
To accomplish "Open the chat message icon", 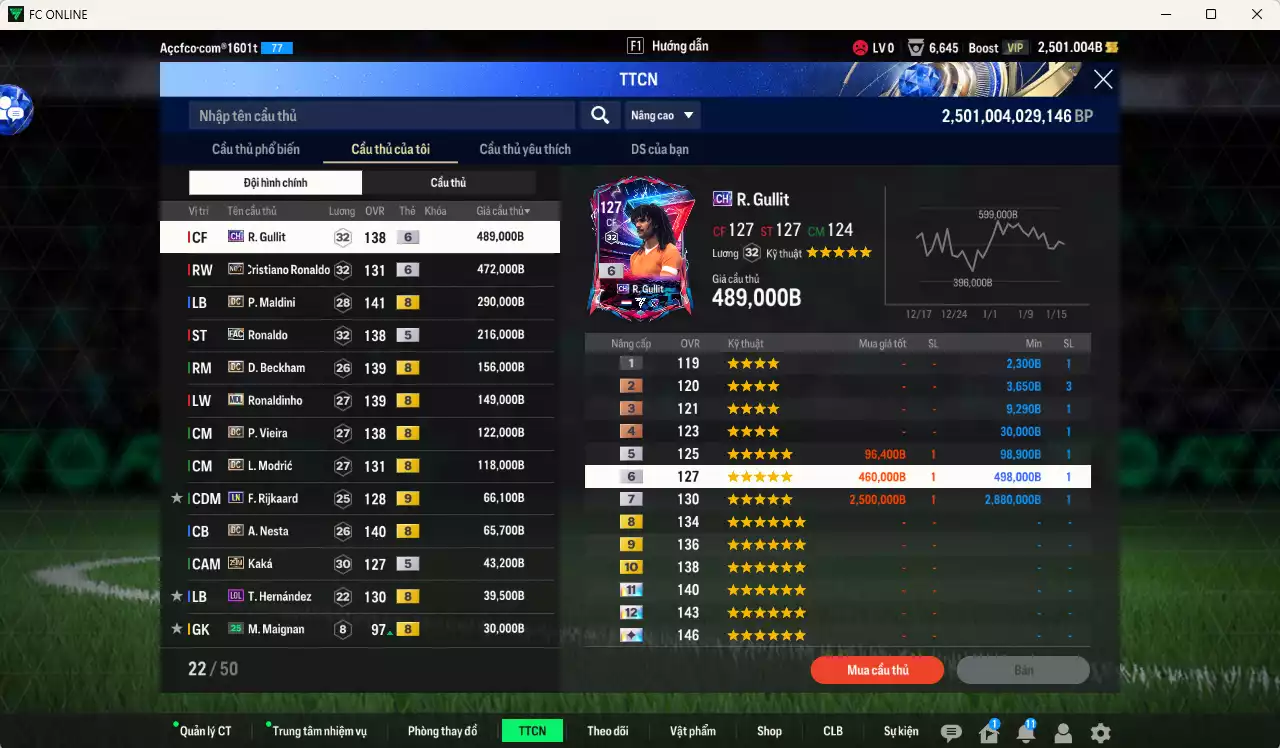I will click(x=952, y=732).
